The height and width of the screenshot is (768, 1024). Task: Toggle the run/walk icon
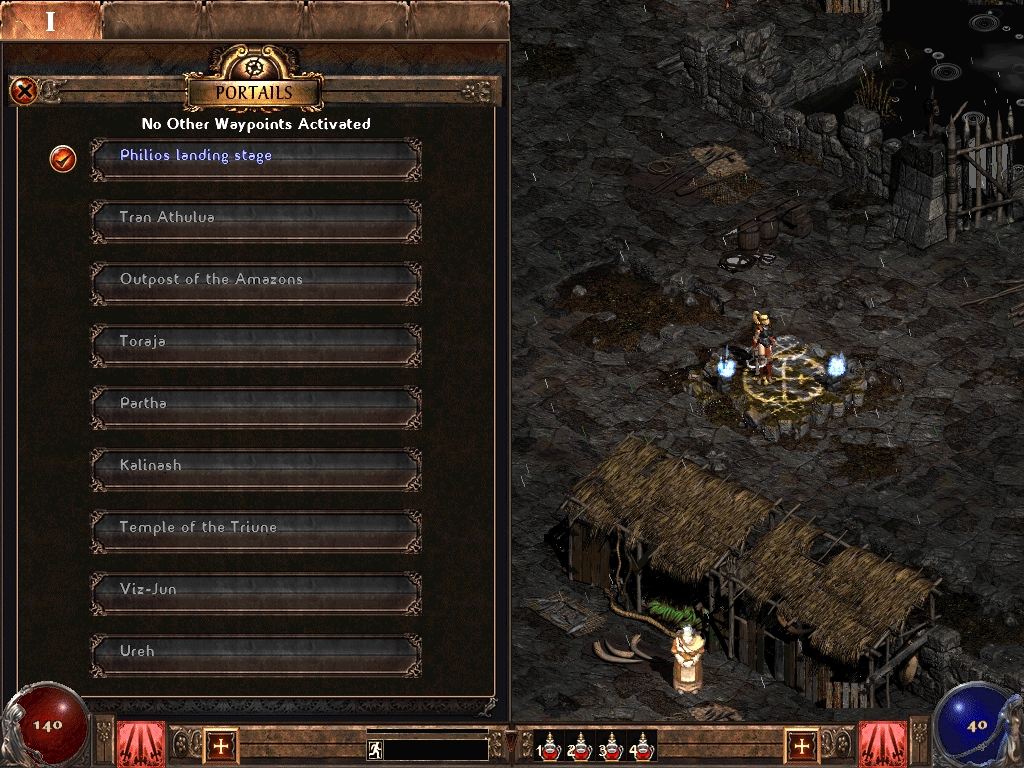point(375,749)
